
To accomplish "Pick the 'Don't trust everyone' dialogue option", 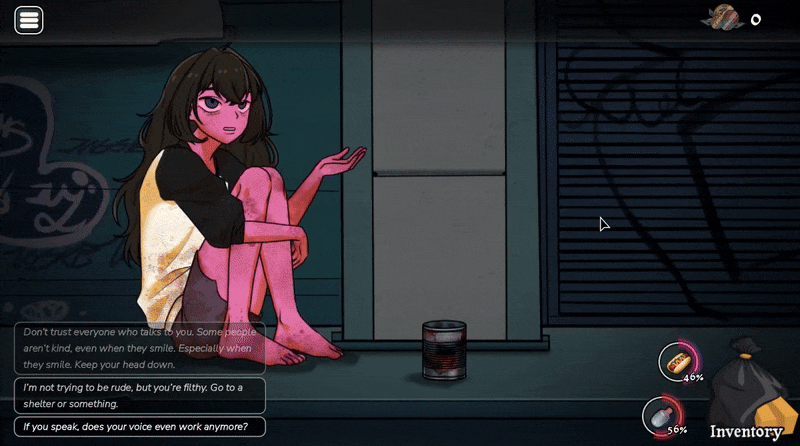I will click(x=140, y=347).
